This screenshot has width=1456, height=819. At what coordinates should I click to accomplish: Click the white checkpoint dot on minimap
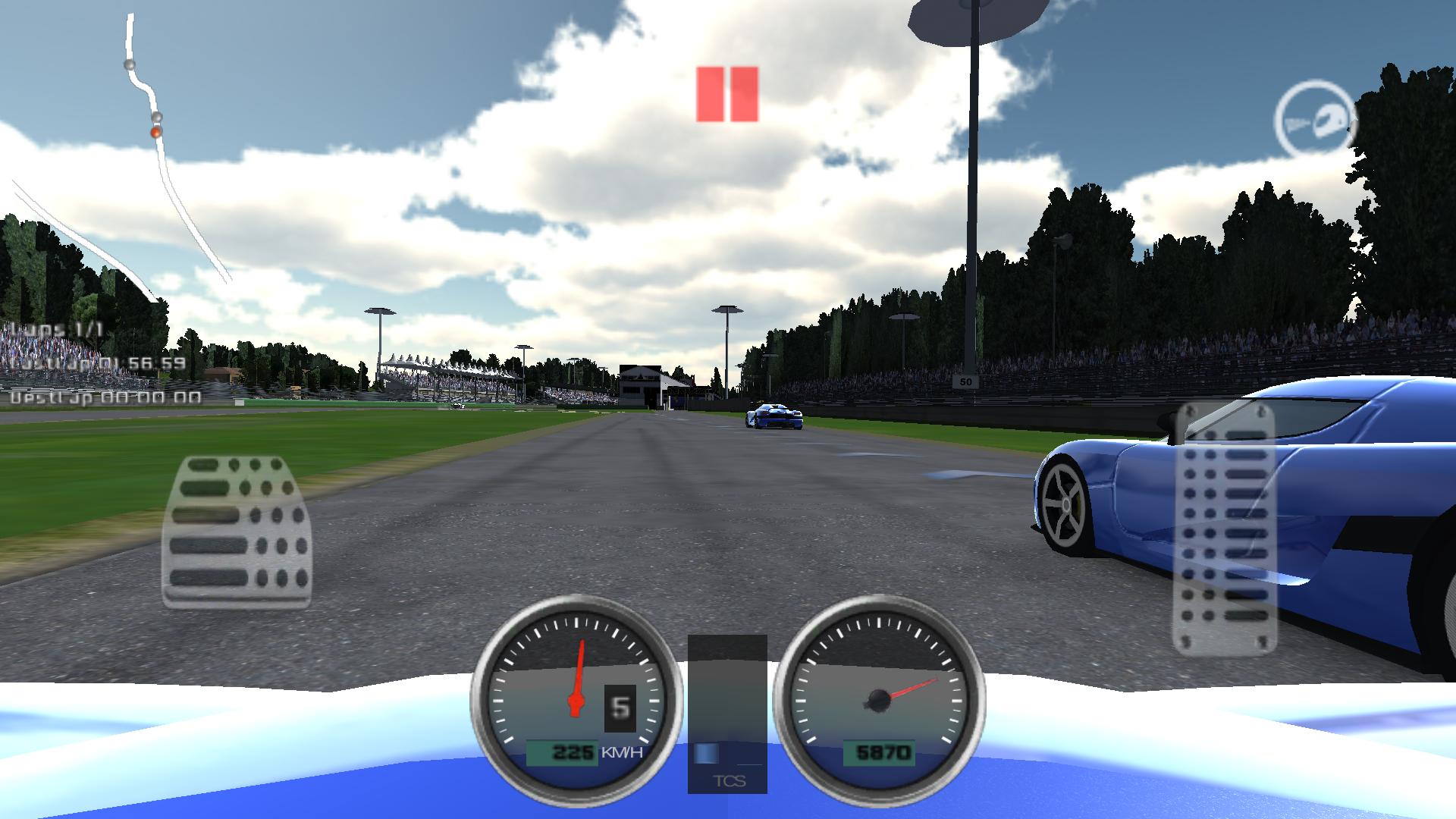[130, 64]
